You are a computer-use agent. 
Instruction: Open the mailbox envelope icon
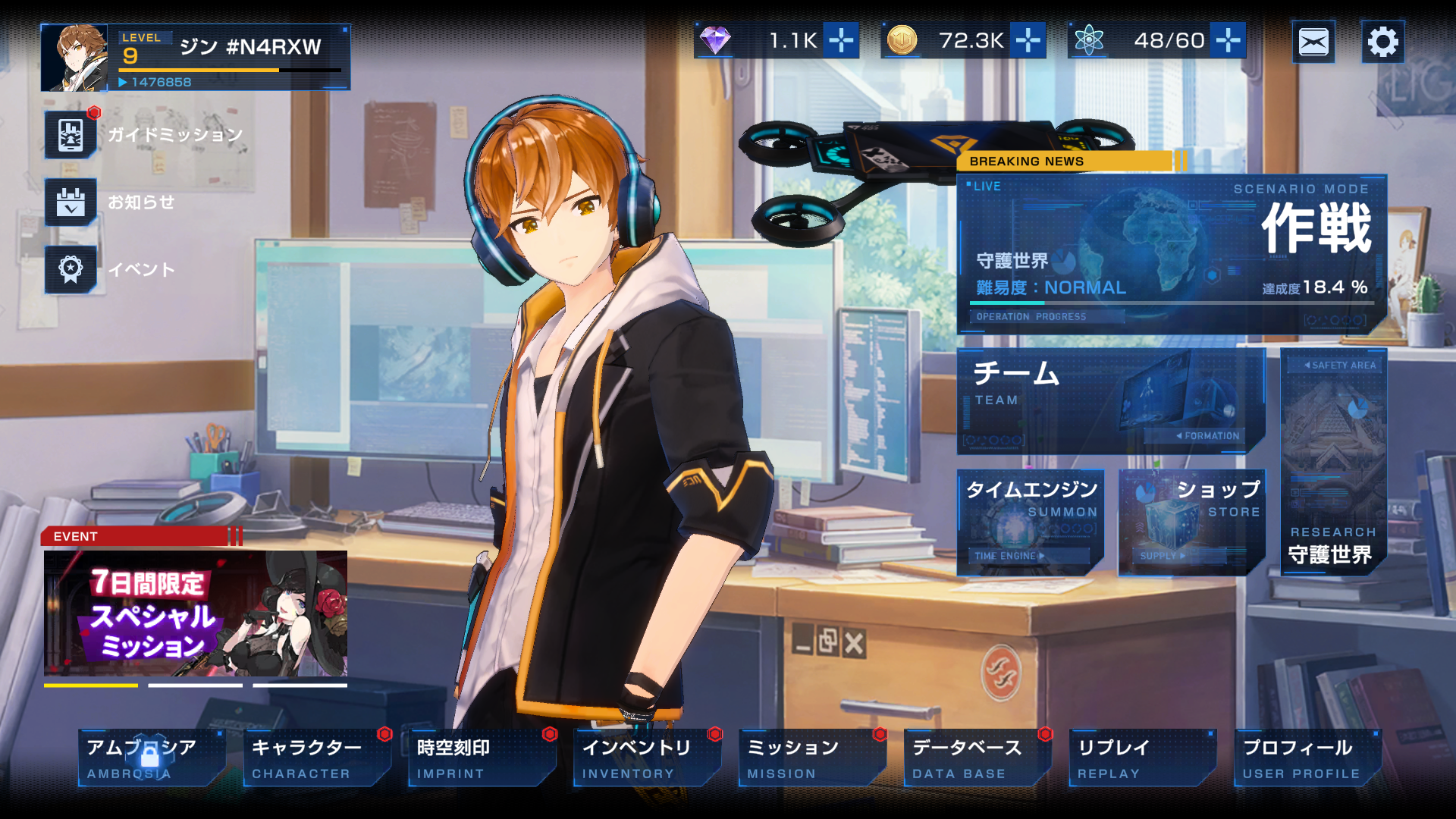click(x=1313, y=42)
